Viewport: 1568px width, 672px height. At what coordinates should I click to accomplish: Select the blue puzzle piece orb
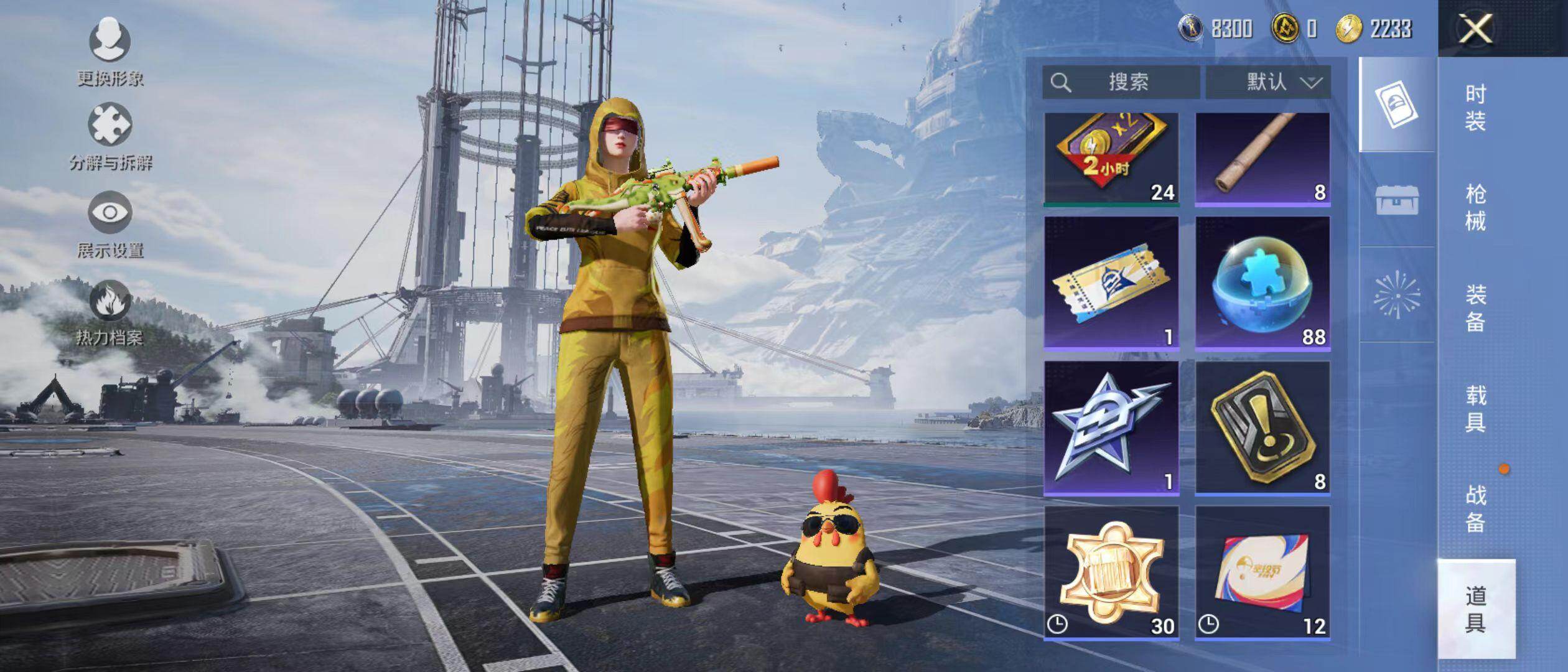pos(1262,283)
